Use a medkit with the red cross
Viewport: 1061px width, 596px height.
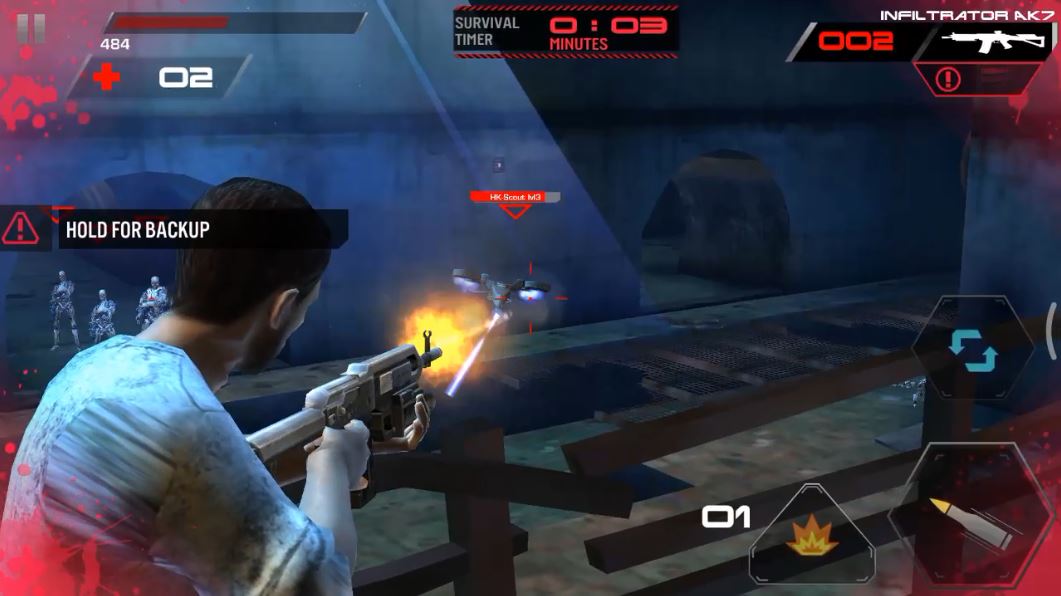click(108, 79)
